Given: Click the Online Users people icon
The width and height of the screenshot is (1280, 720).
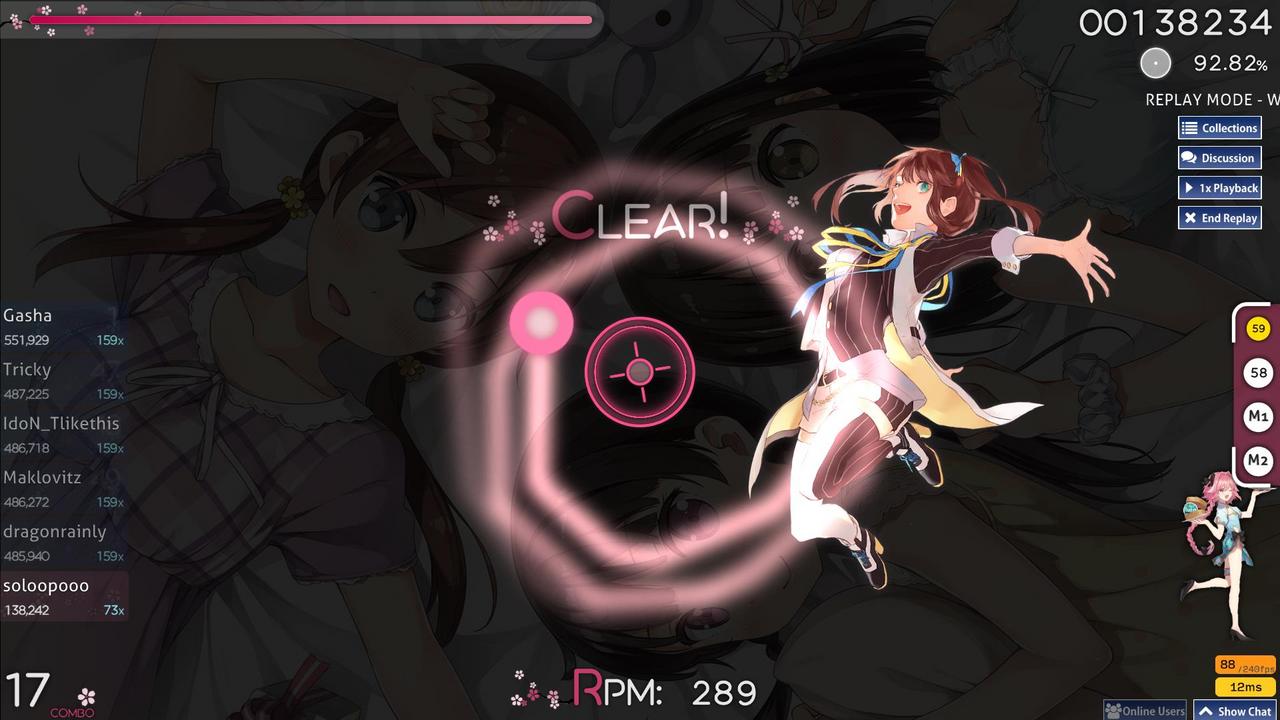Looking at the screenshot, I should [x=1111, y=711].
